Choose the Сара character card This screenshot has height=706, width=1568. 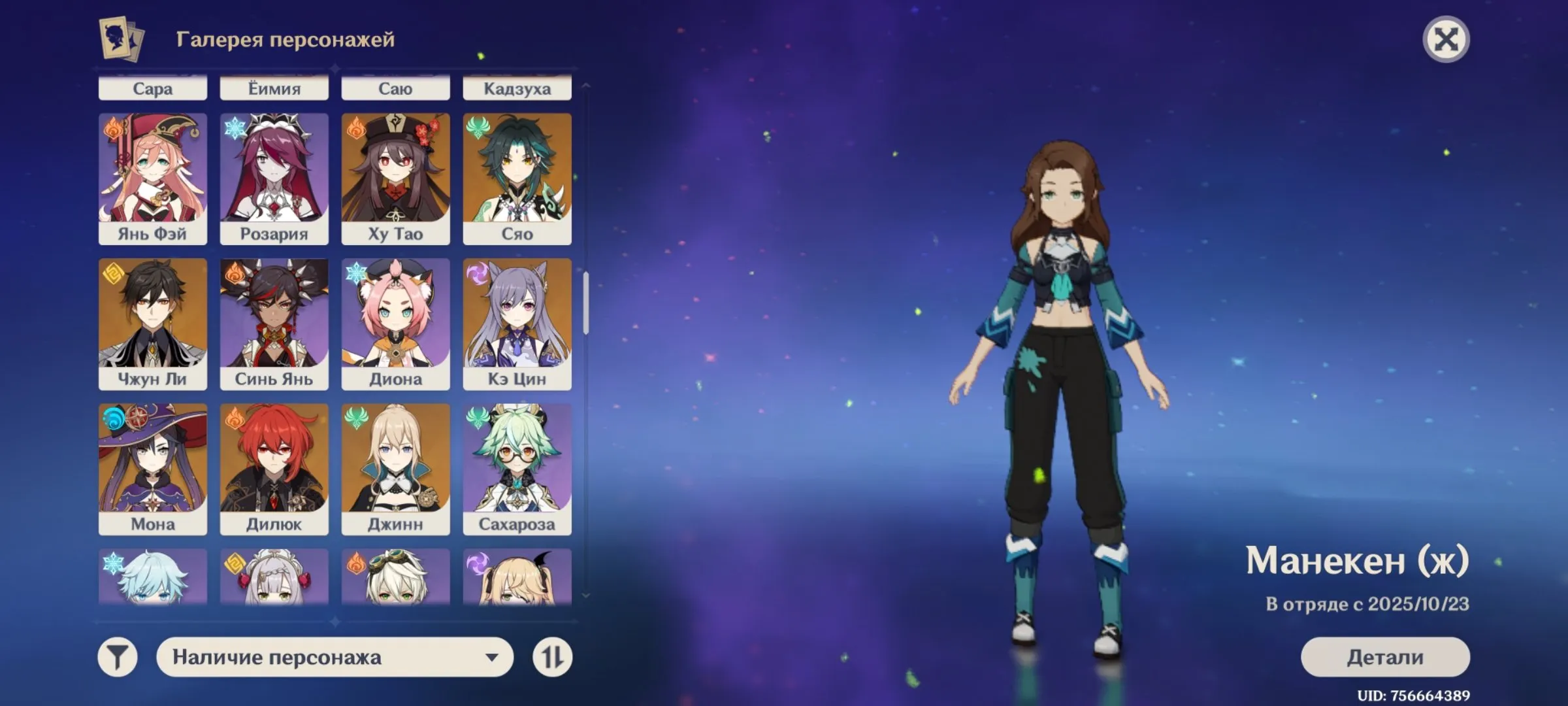(153, 88)
